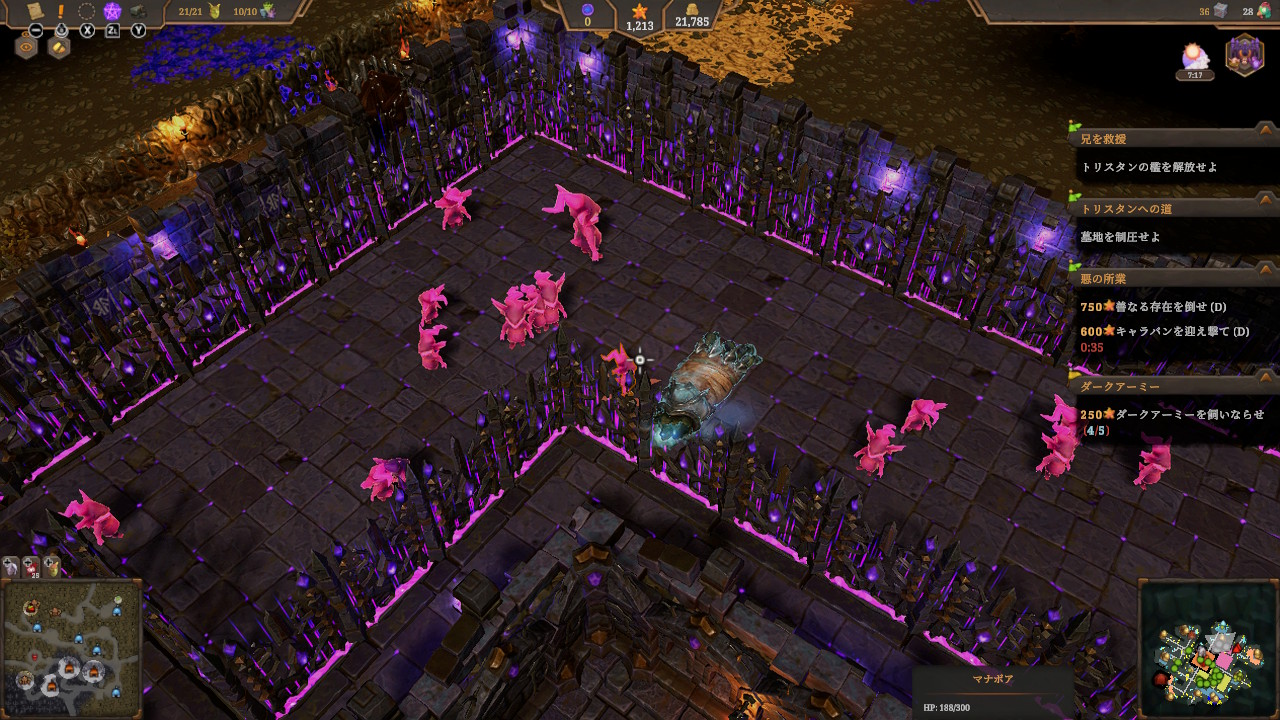The width and height of the screenshot is (1280, 720).
Task: Click the overworld minimap with blue house markers
Action: pyautogui.click(x=71, y=649)
